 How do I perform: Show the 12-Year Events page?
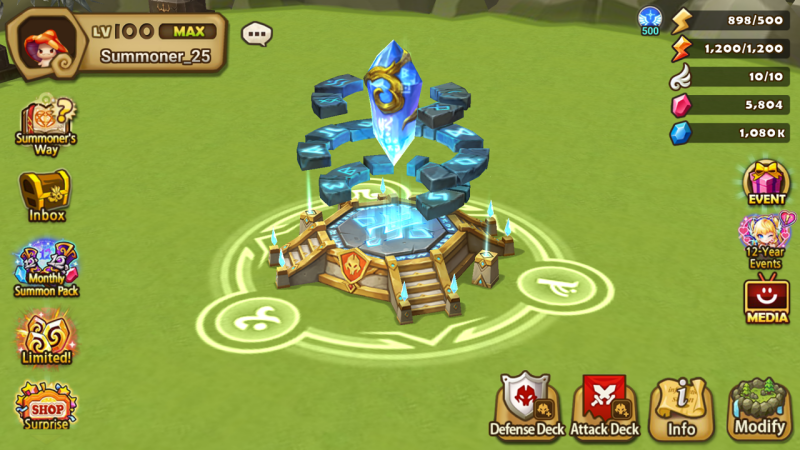coord(767,240)
